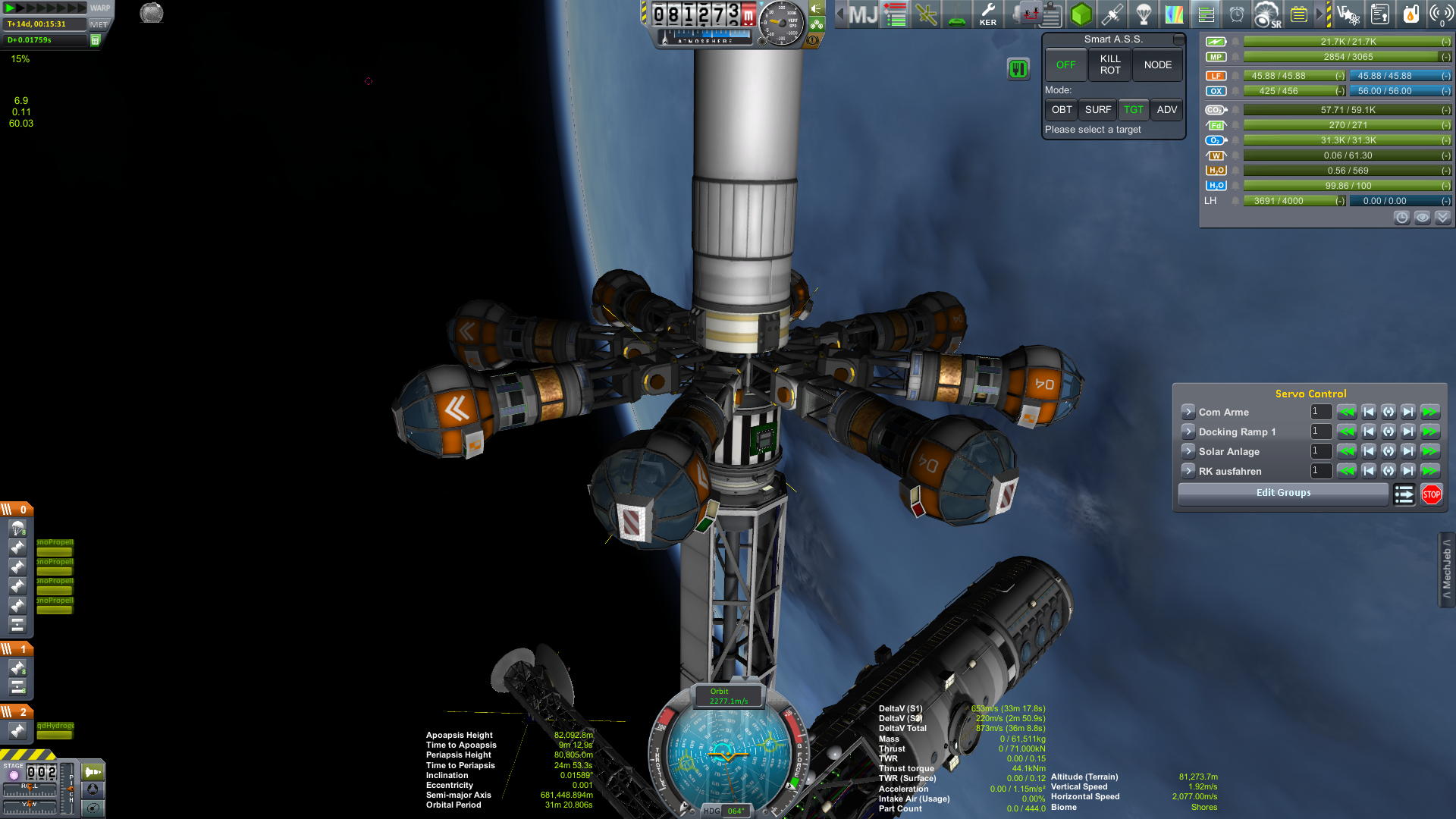Image resolution: width=1456 pixels, height=819 pixels.
Task: Click the green snack fork-and-knife icon
Action: coord(1018,69)
